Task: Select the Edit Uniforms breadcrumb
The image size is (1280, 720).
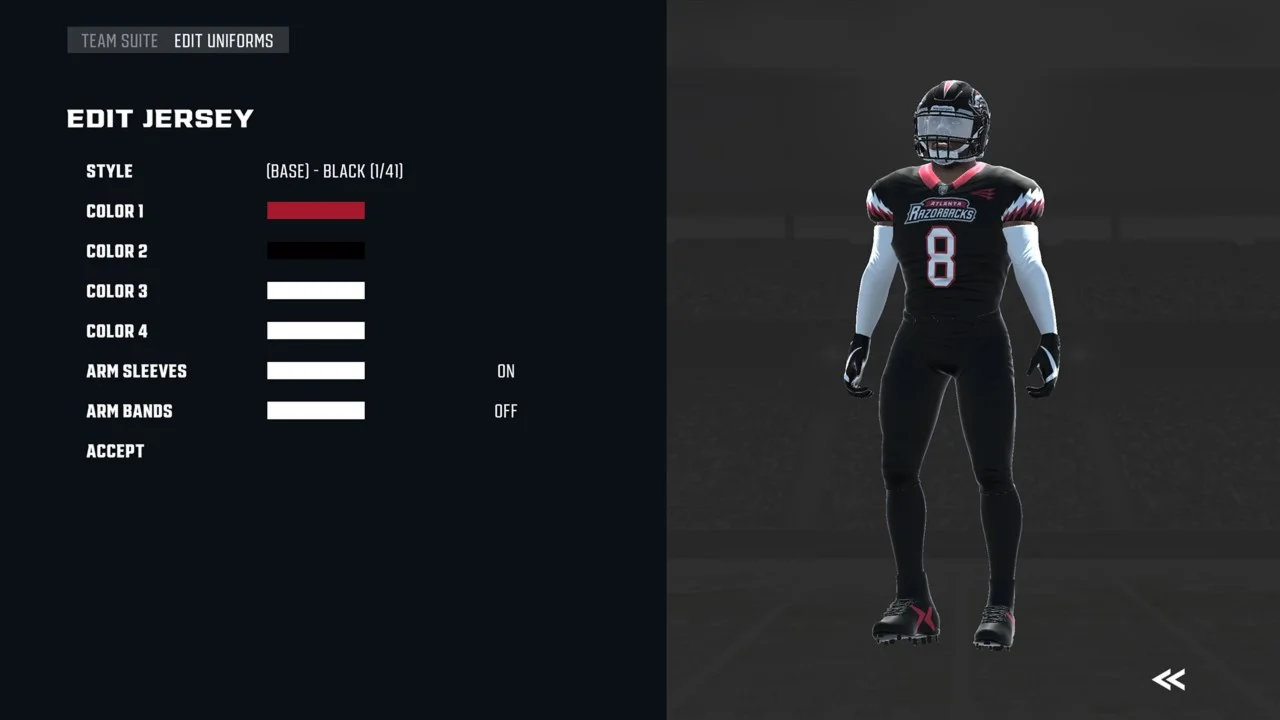Action: click(x=223, y=41)
